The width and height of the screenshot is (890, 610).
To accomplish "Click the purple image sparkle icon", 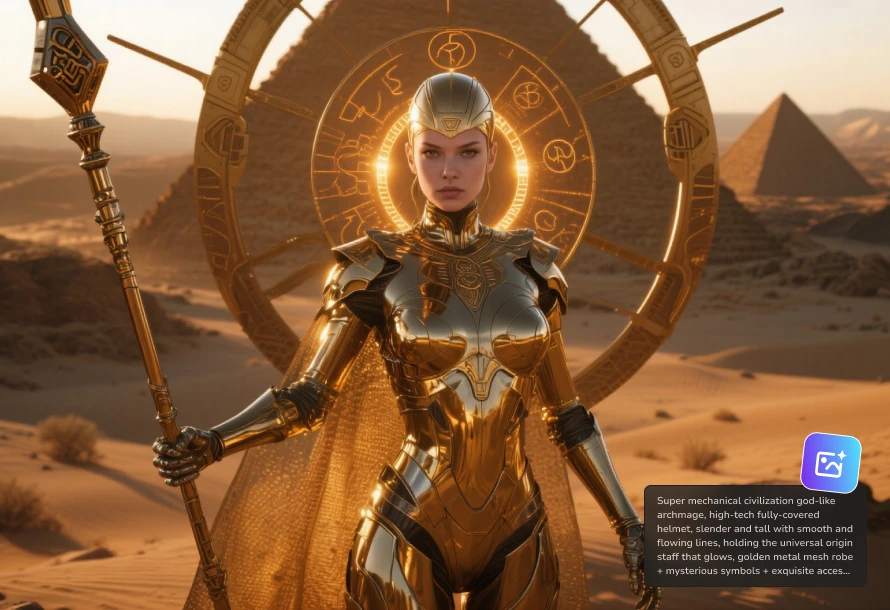I will [830, 463].
